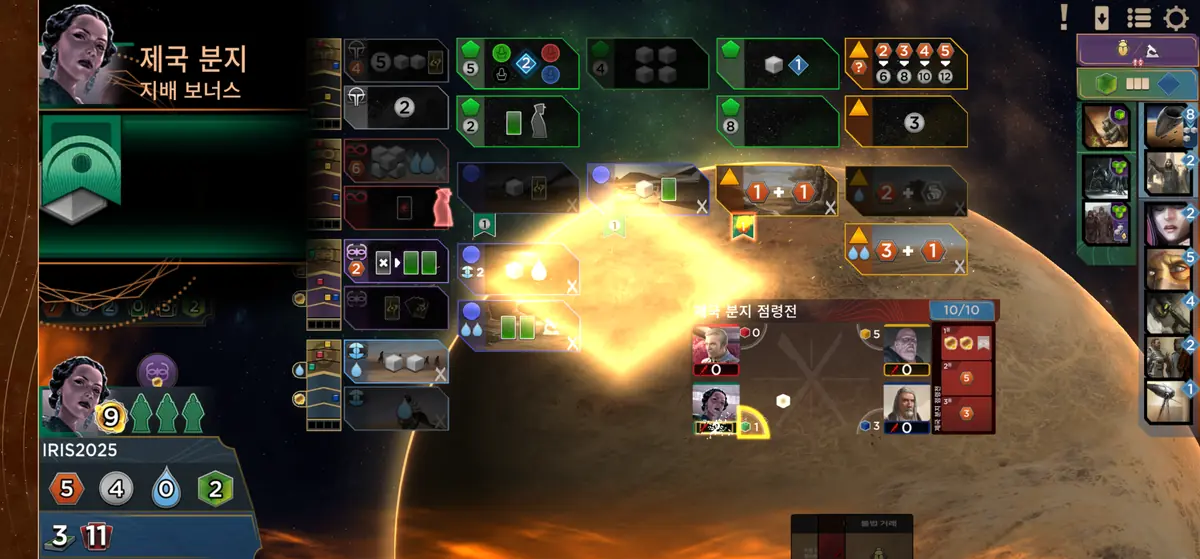Open the purple beetle and ship tab
The height and width of the screenshot is (559, 1200).
pos(1137,49)
